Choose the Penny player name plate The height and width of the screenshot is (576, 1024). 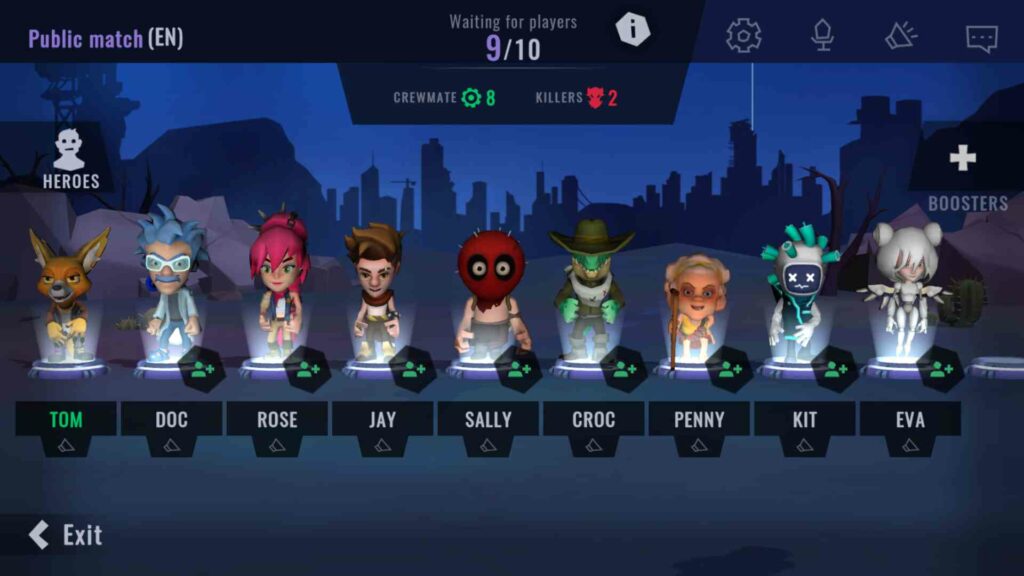(x=699, y=419)
